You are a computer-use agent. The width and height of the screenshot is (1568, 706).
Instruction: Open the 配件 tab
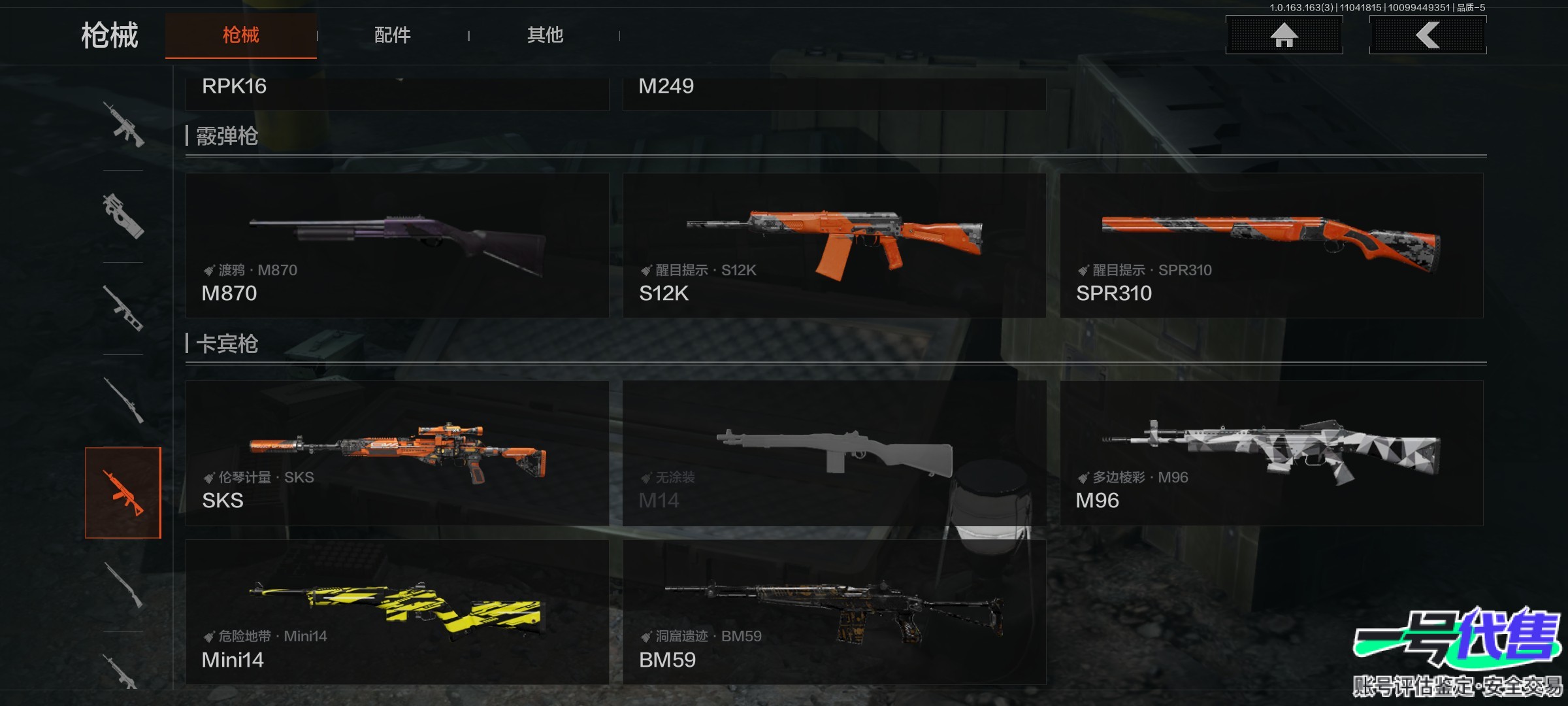(393, 35)
